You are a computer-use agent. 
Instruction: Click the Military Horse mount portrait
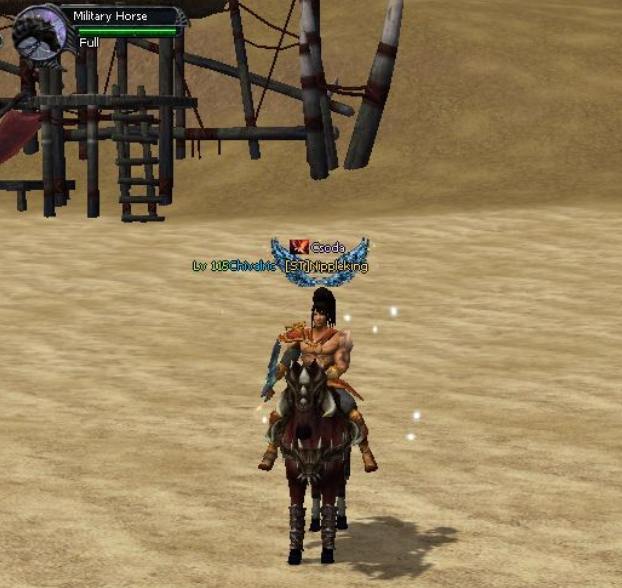pos(37,33)
